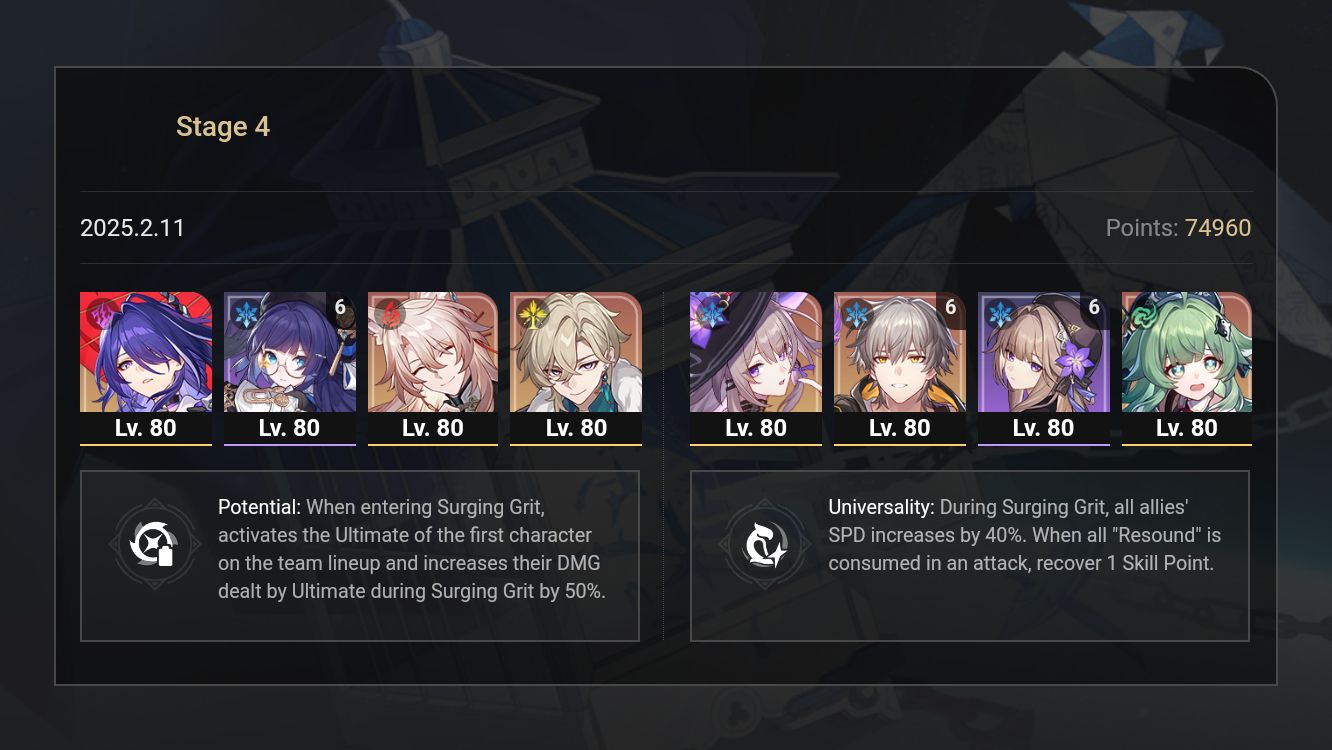
Task: Click the Points 74960 score value
Action: tap(1222, 228)
